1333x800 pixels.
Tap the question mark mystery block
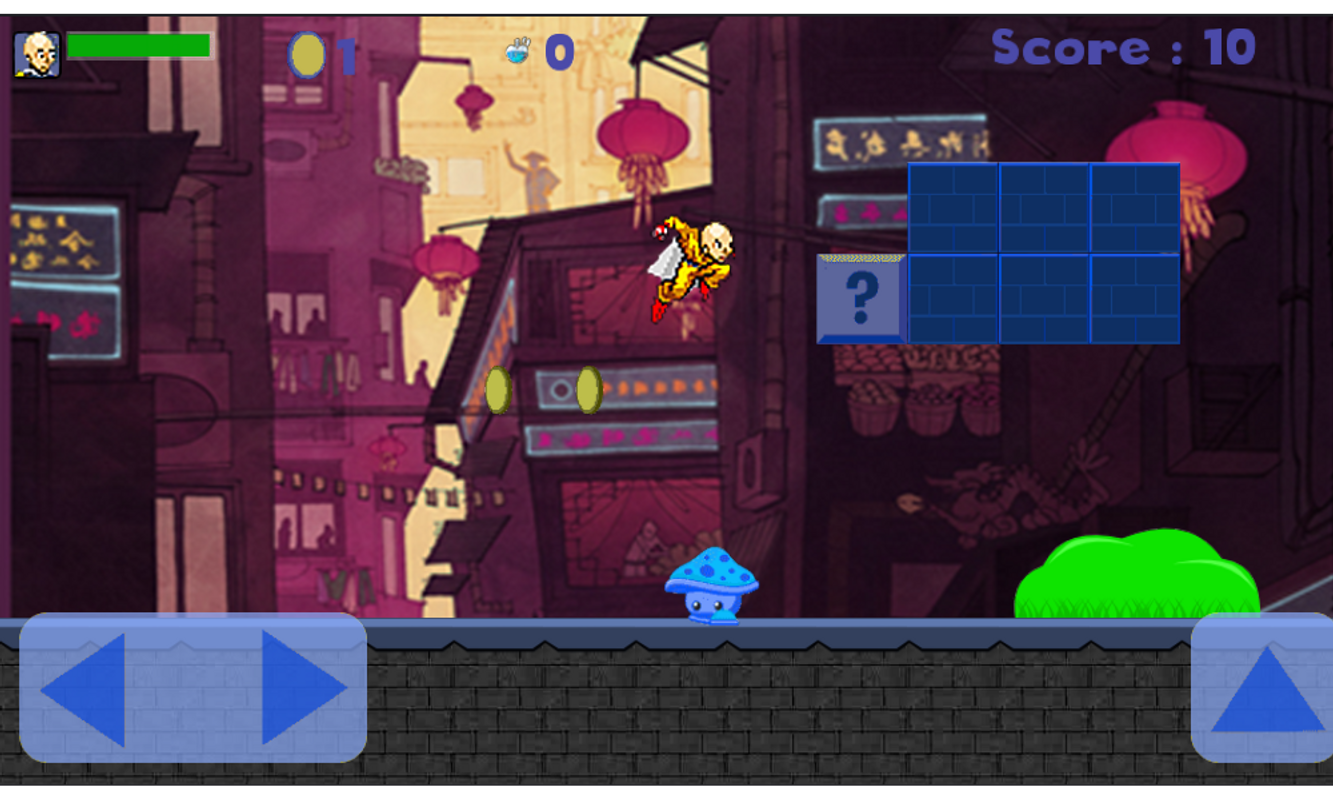pos(861,297)
